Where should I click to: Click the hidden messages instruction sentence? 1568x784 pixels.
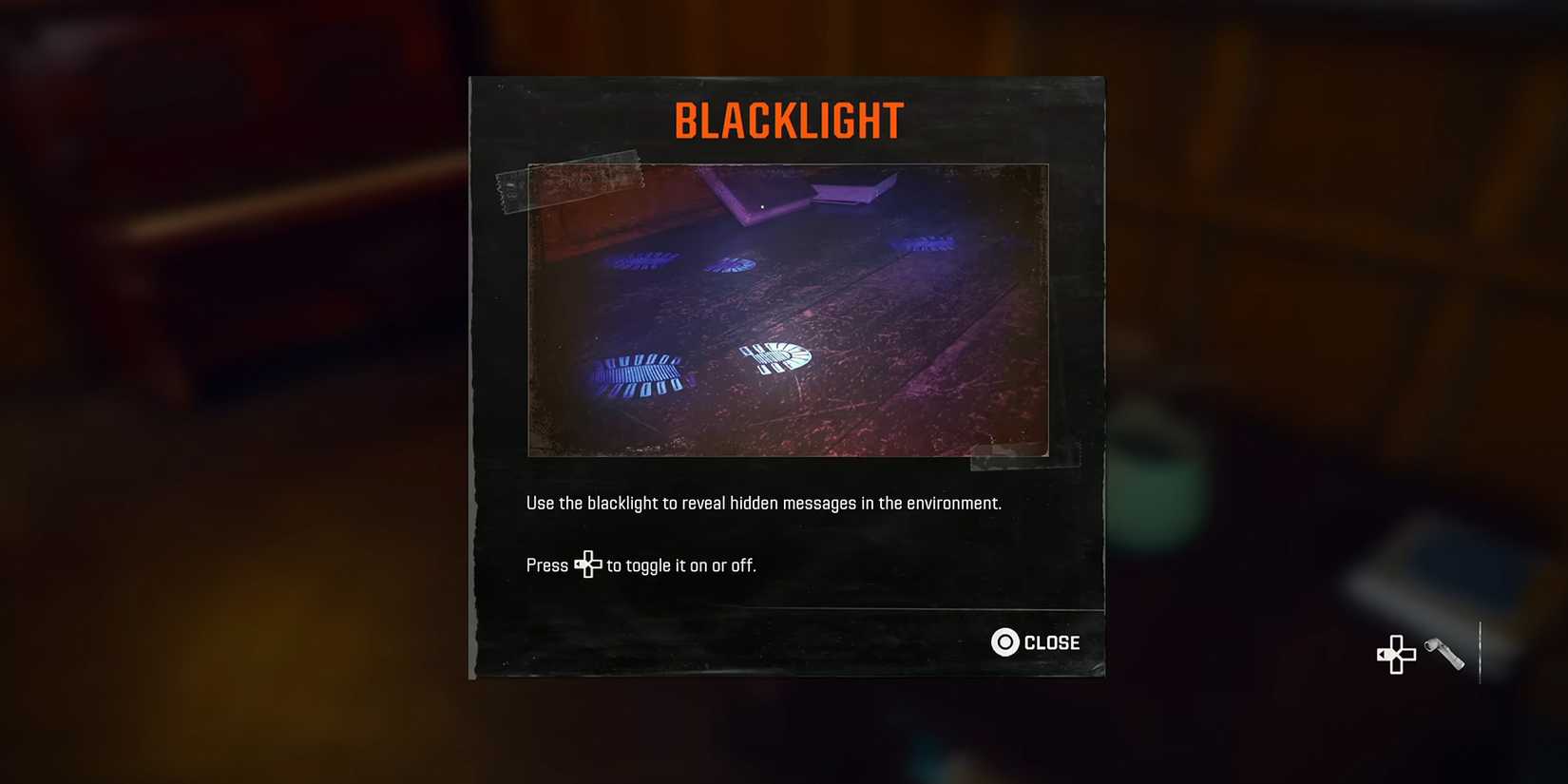764,503
